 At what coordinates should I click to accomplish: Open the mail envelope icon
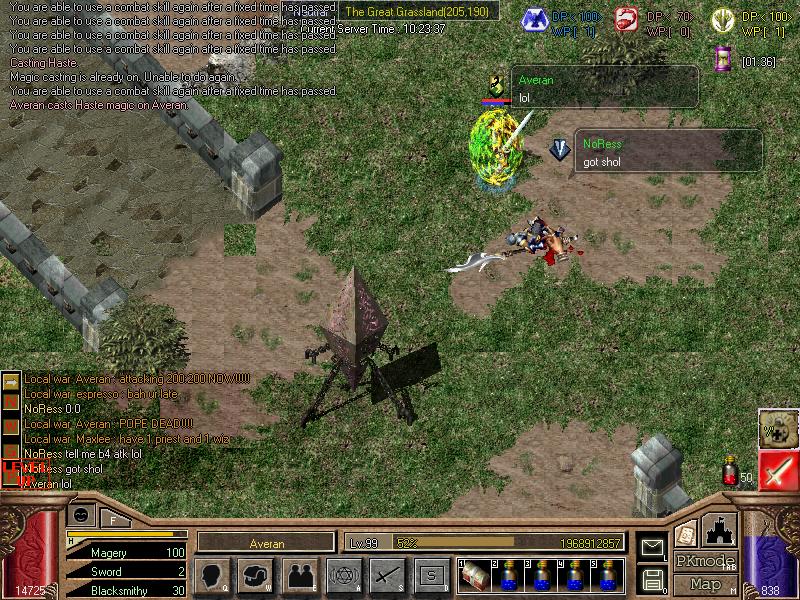652,547
